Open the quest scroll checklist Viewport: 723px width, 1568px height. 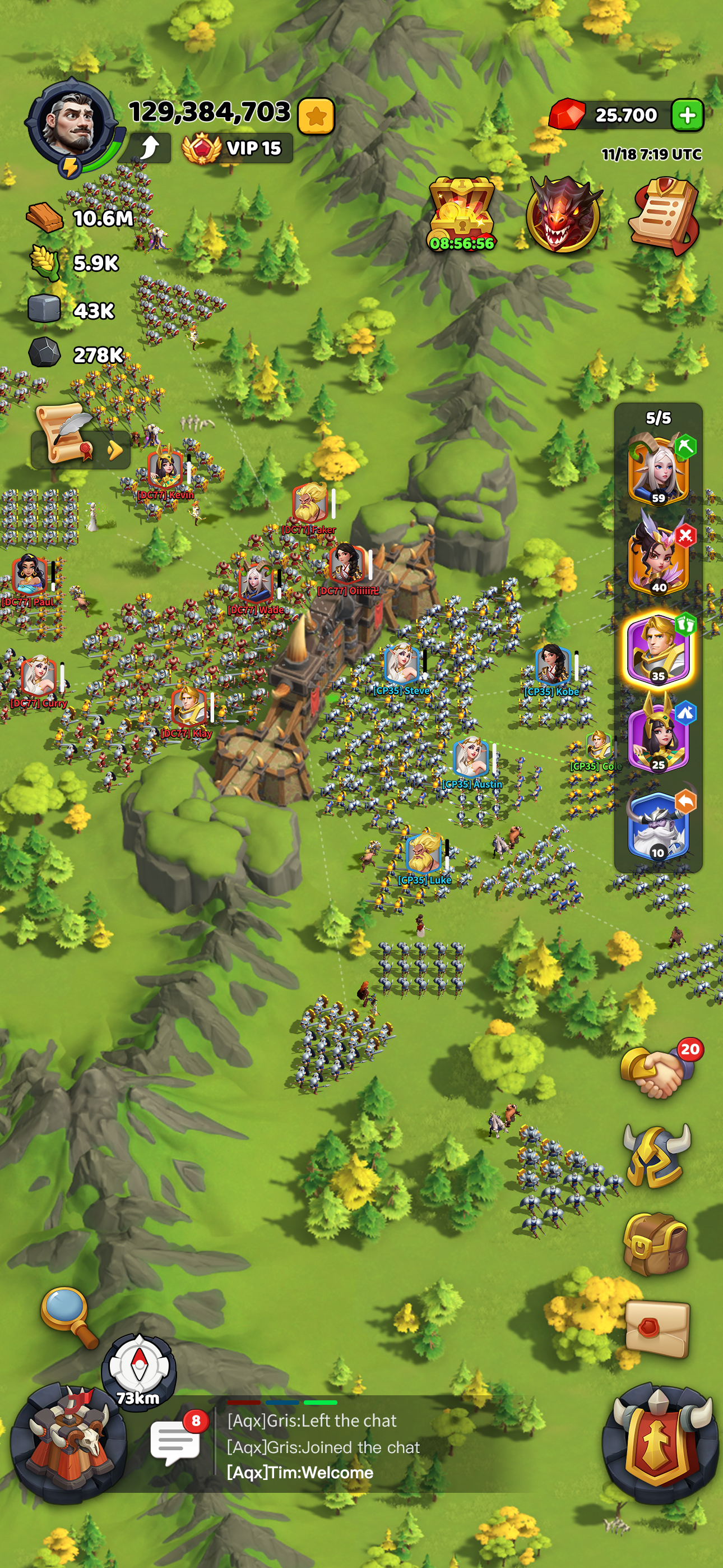pos(664,215)
